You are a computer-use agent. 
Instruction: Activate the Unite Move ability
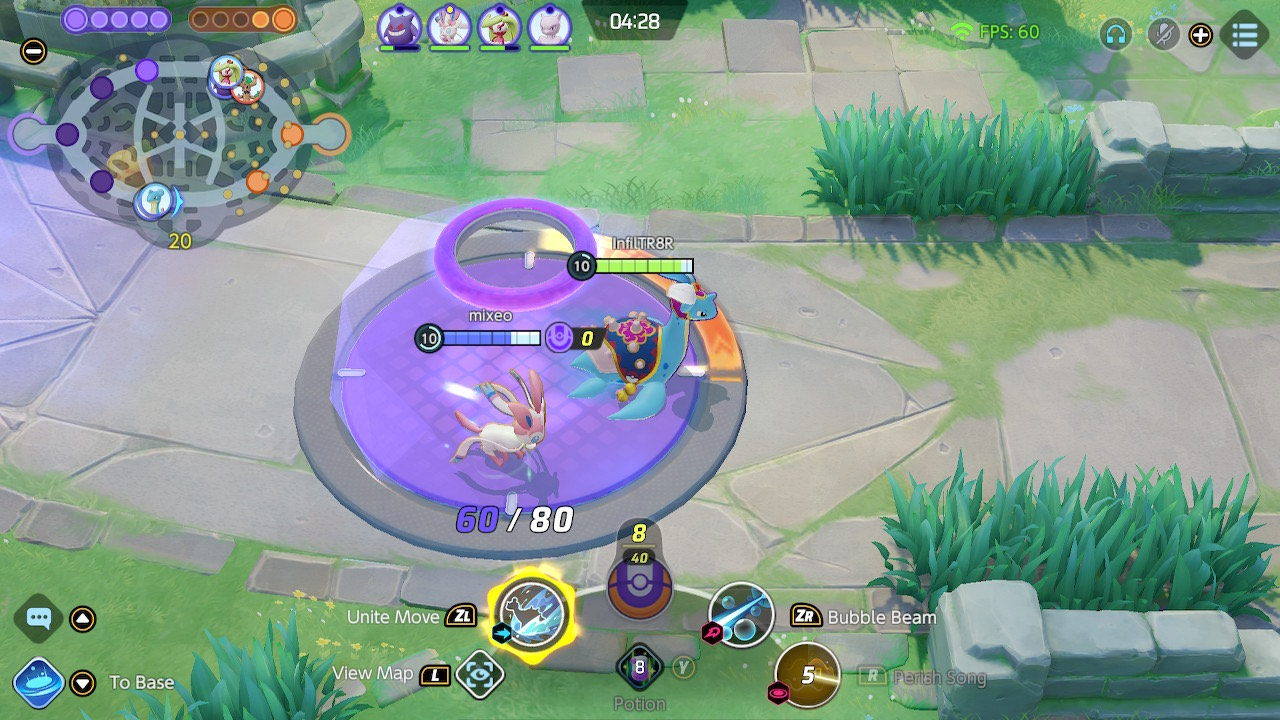pos(532,613)
